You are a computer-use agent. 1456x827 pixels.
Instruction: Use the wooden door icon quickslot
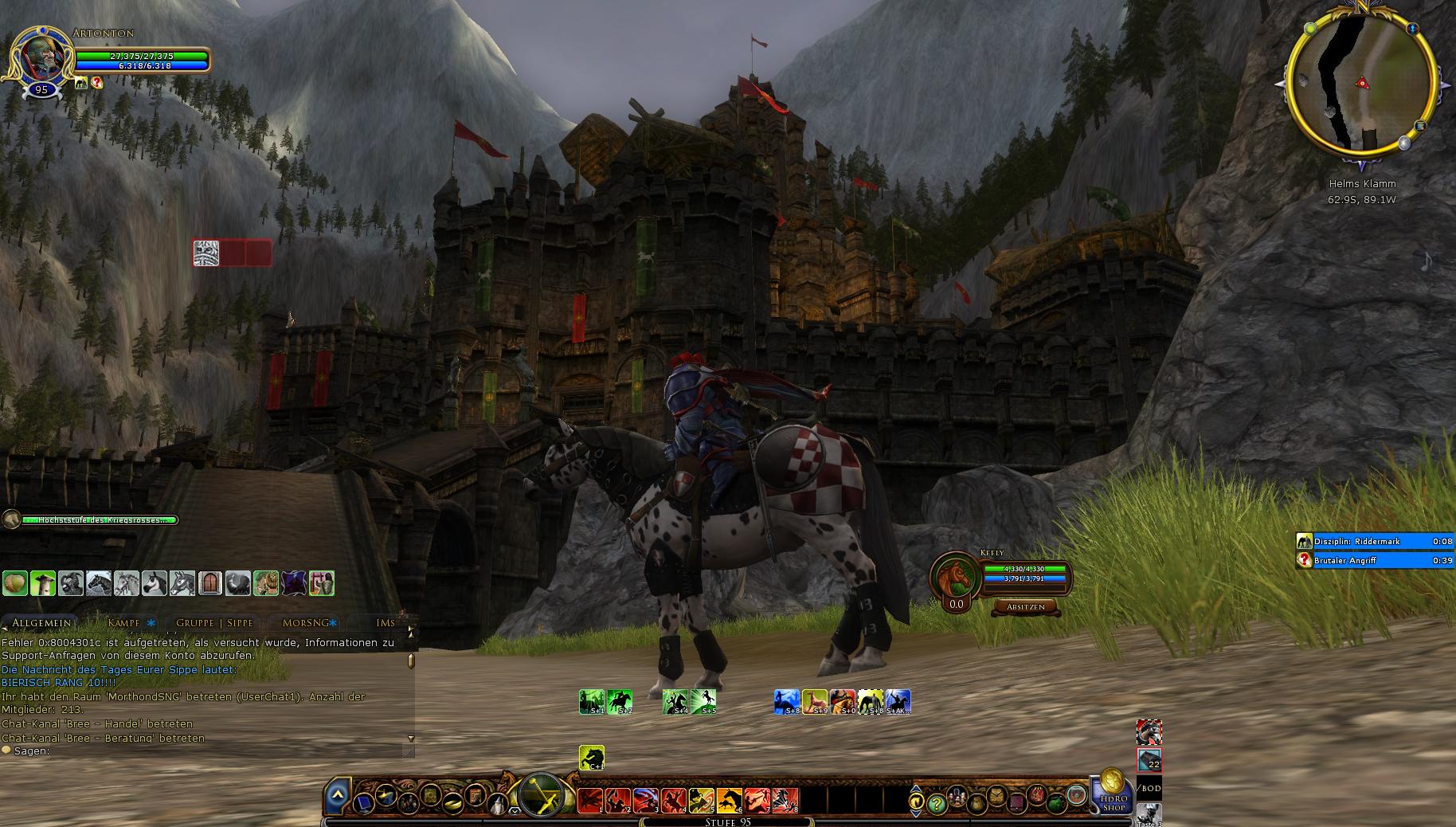(x=210, y=583)
